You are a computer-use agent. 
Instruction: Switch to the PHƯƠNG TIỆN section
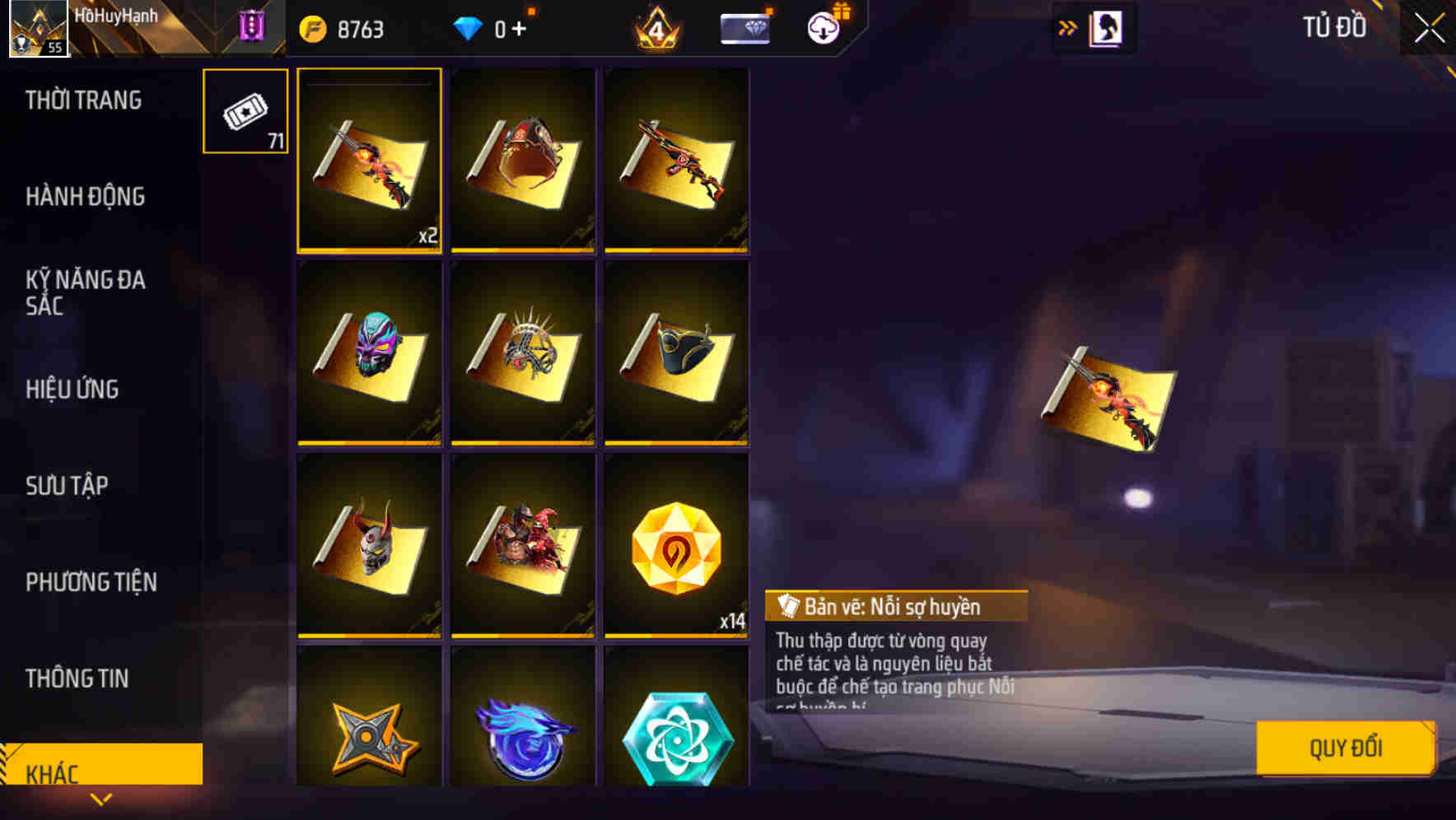[x=91, y=581]
